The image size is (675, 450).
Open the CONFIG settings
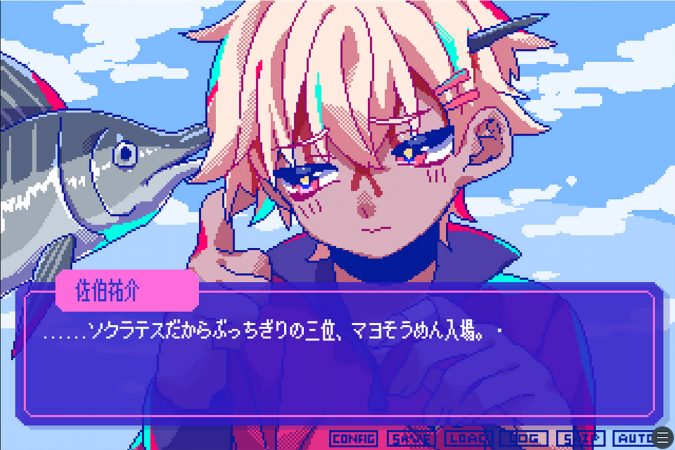tap(353, 438)
